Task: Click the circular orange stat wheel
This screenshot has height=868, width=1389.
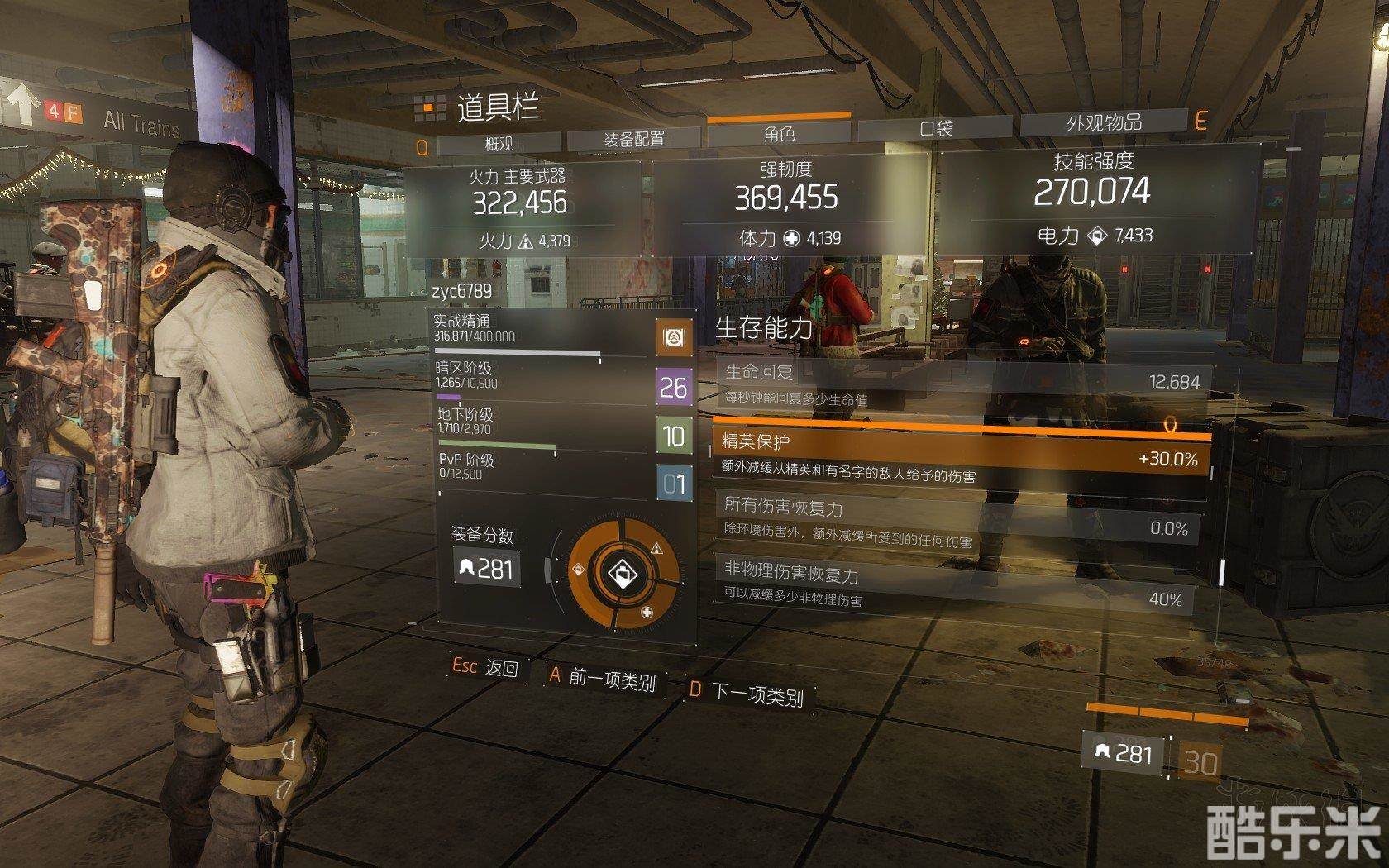Action: 623,574
